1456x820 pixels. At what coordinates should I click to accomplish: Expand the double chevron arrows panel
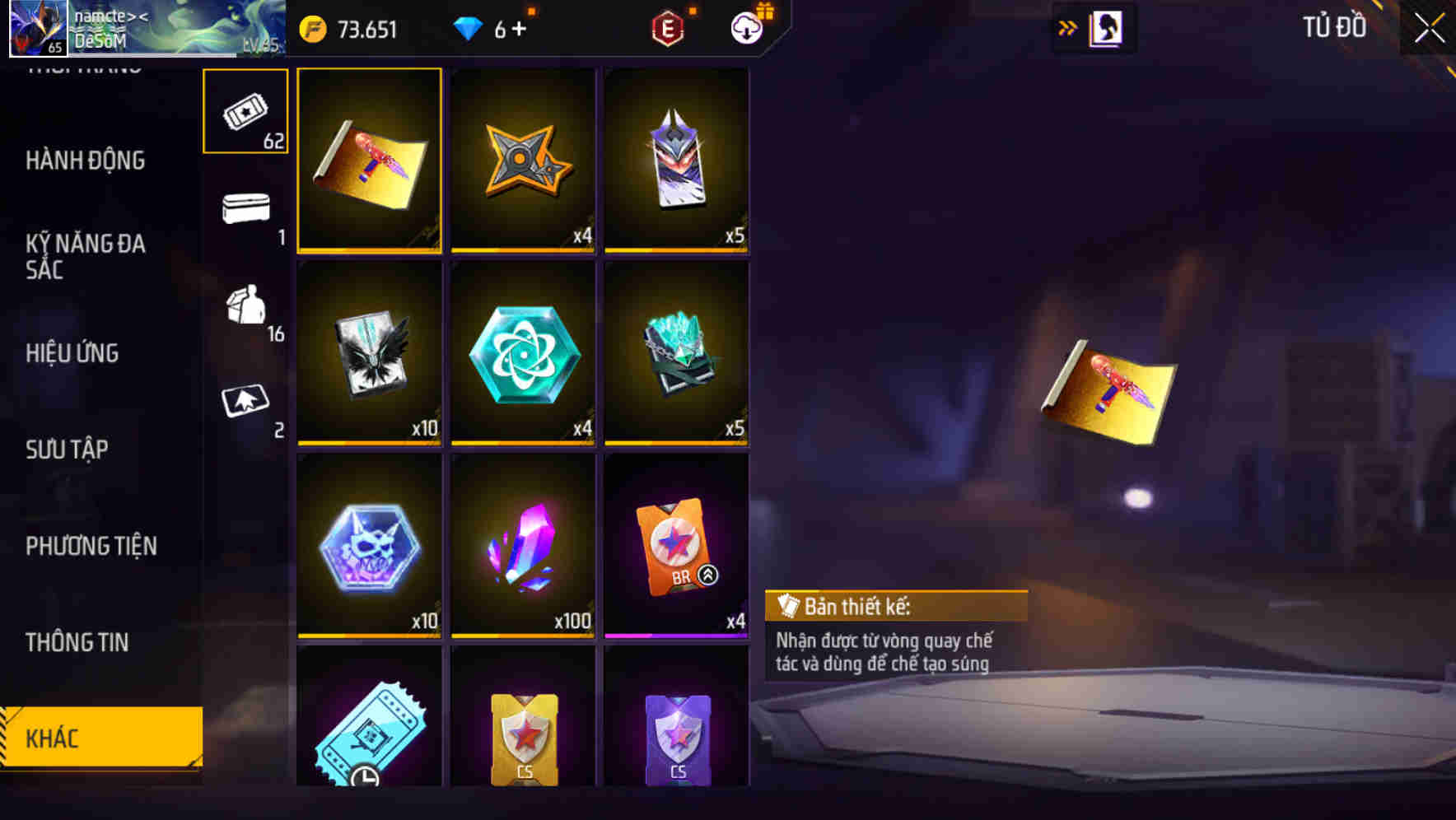1067,26
